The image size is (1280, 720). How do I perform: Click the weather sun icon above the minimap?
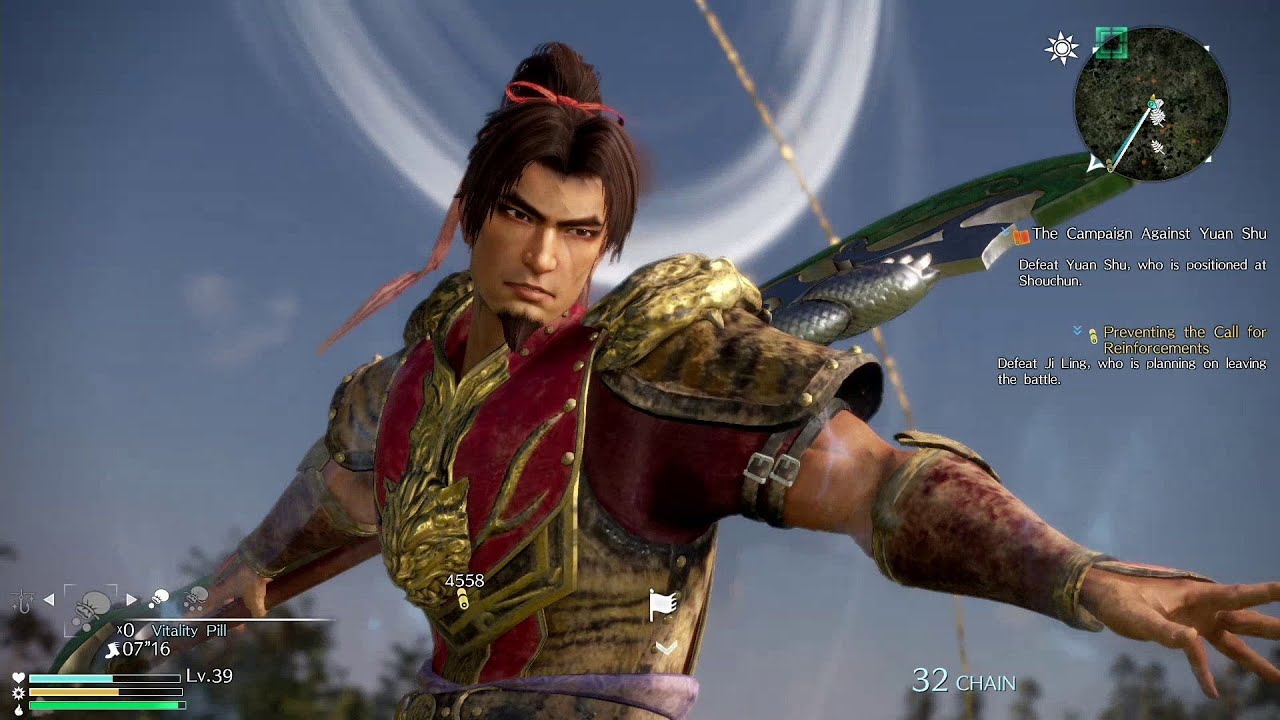tap(1062, 48)
